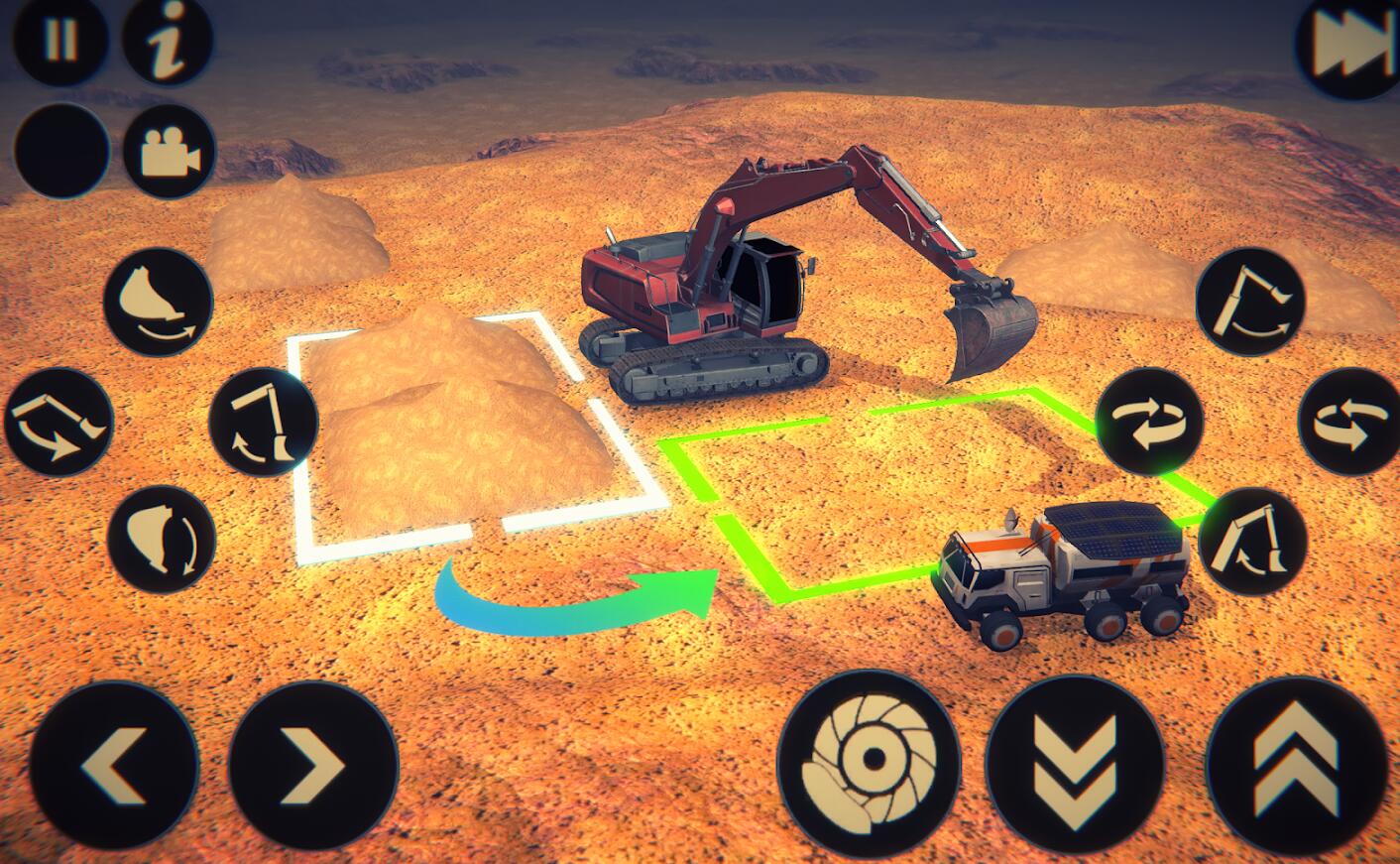Click the blank dark circle button

[x=61, y=151]
